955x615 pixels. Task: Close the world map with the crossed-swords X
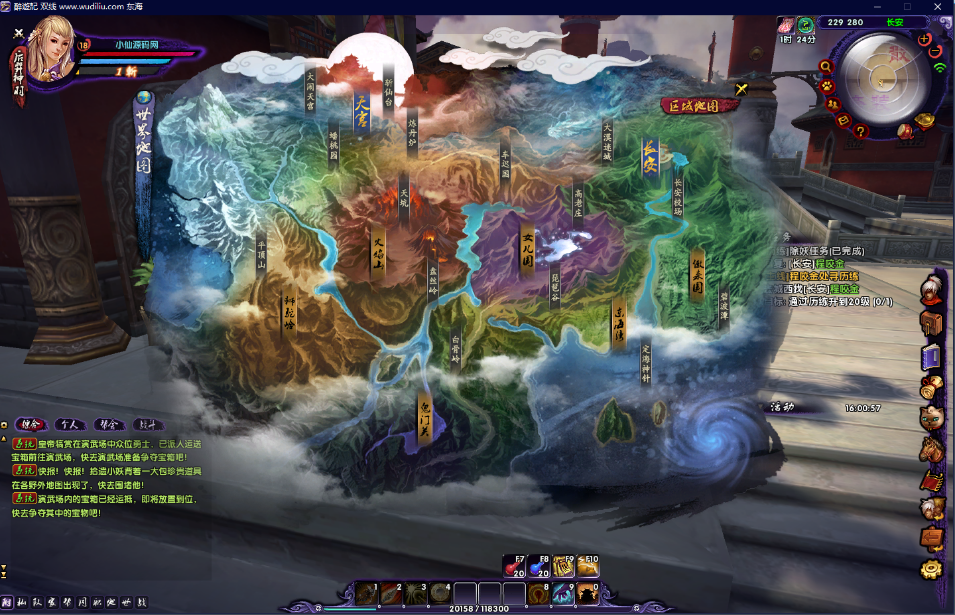(741, 89)
